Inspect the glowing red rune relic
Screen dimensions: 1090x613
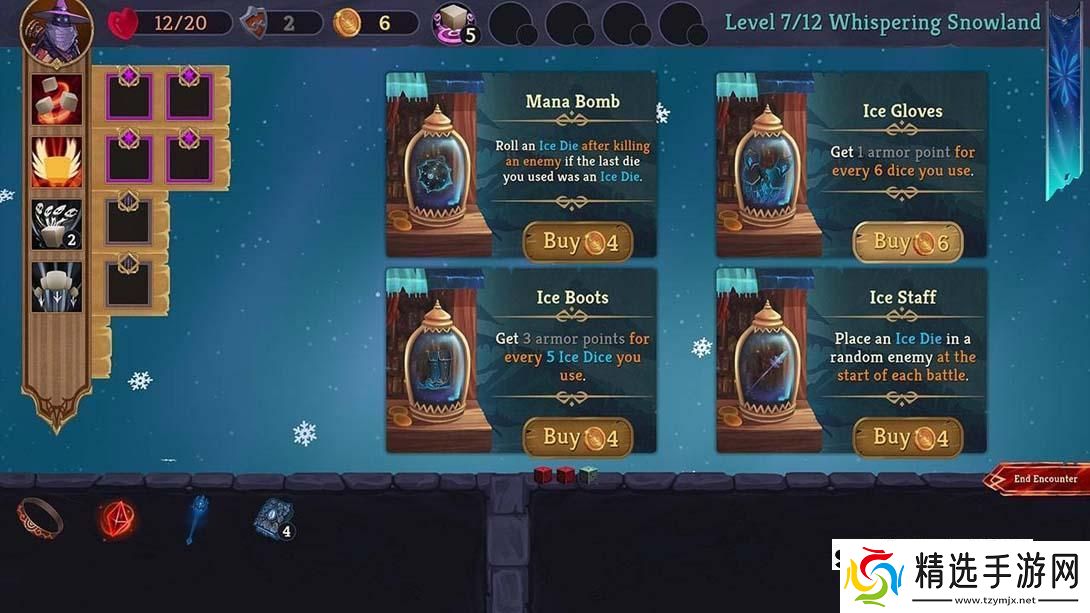(117, 518)
